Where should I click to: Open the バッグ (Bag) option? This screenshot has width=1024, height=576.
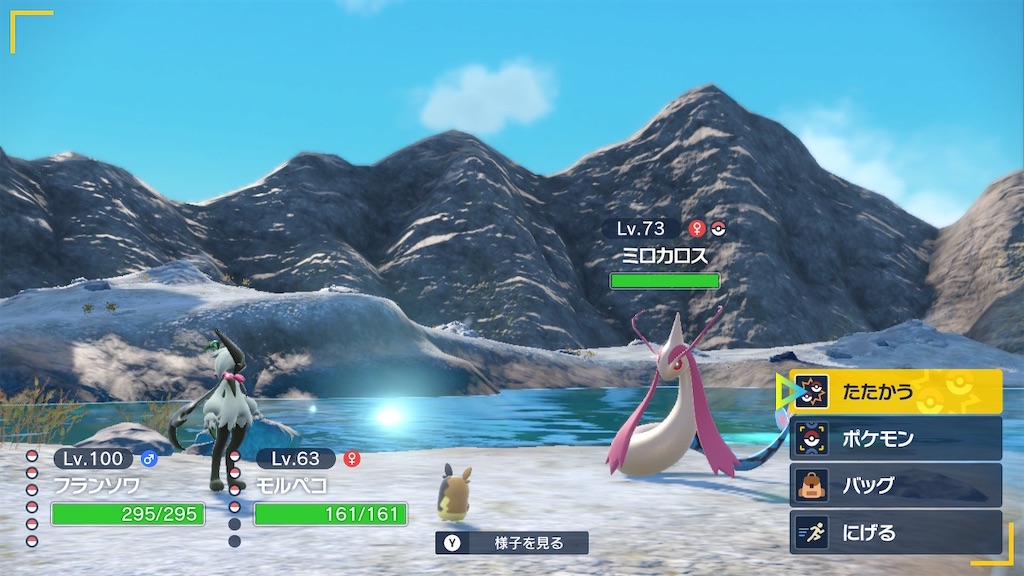pos(895,485)
